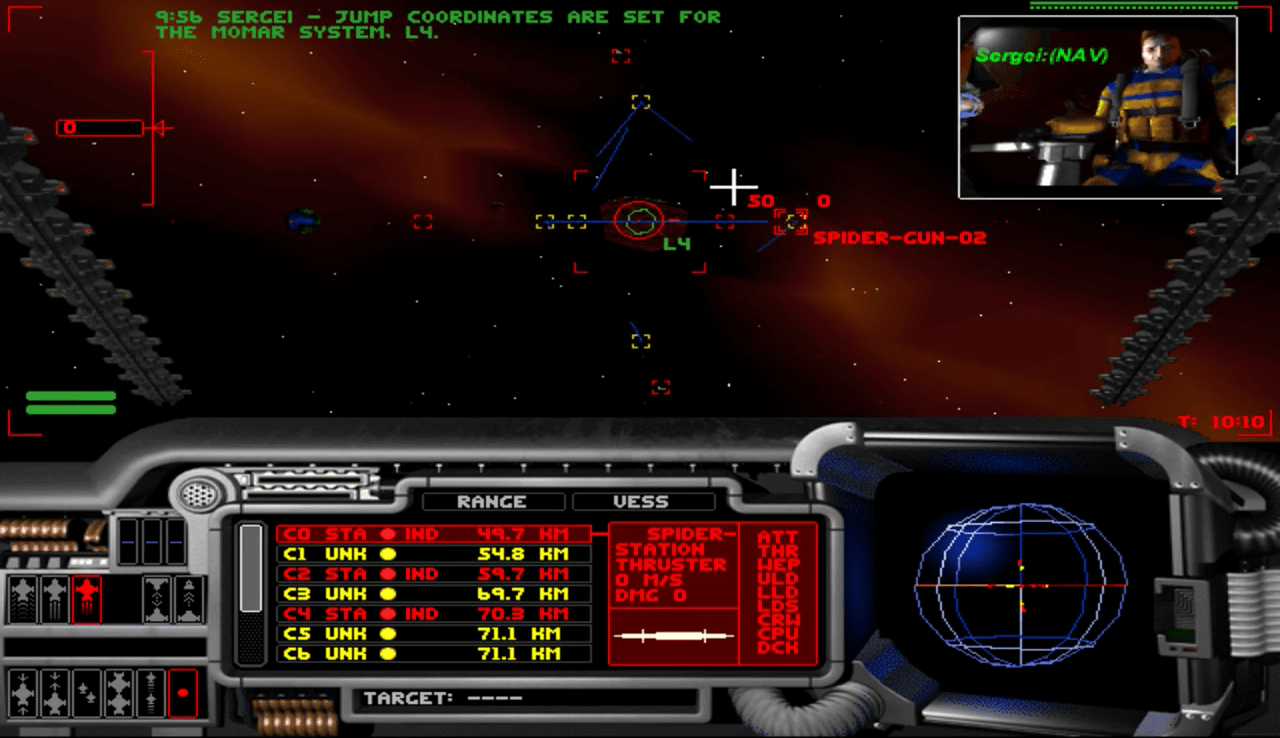
Task: Select contact C4 station at 70.3 km
Action: (432, 614)
